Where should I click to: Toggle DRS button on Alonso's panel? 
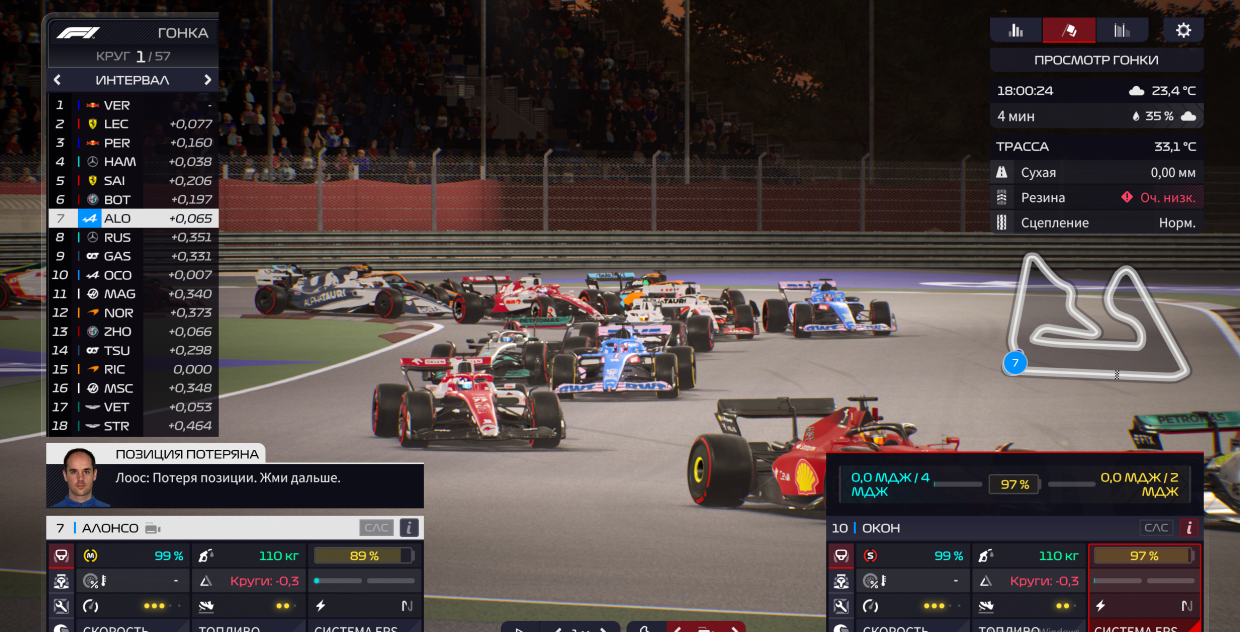click(373, 528)
